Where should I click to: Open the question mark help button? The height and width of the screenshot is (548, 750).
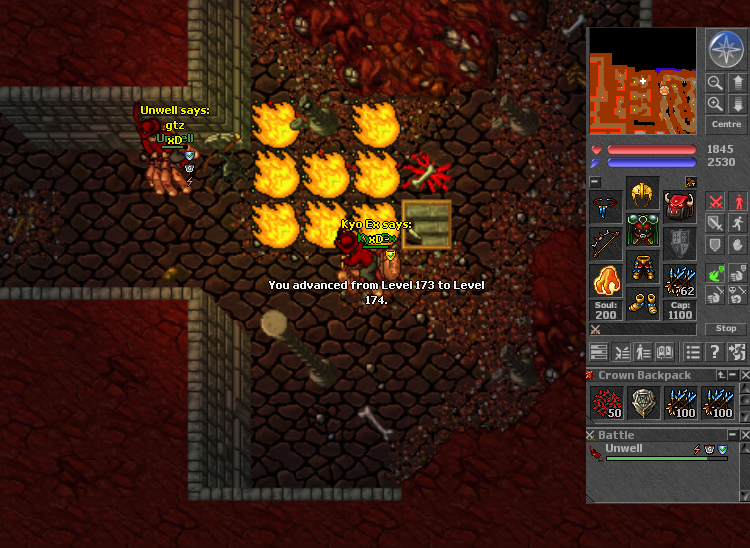pyautogui.click(x=714, y=352)
